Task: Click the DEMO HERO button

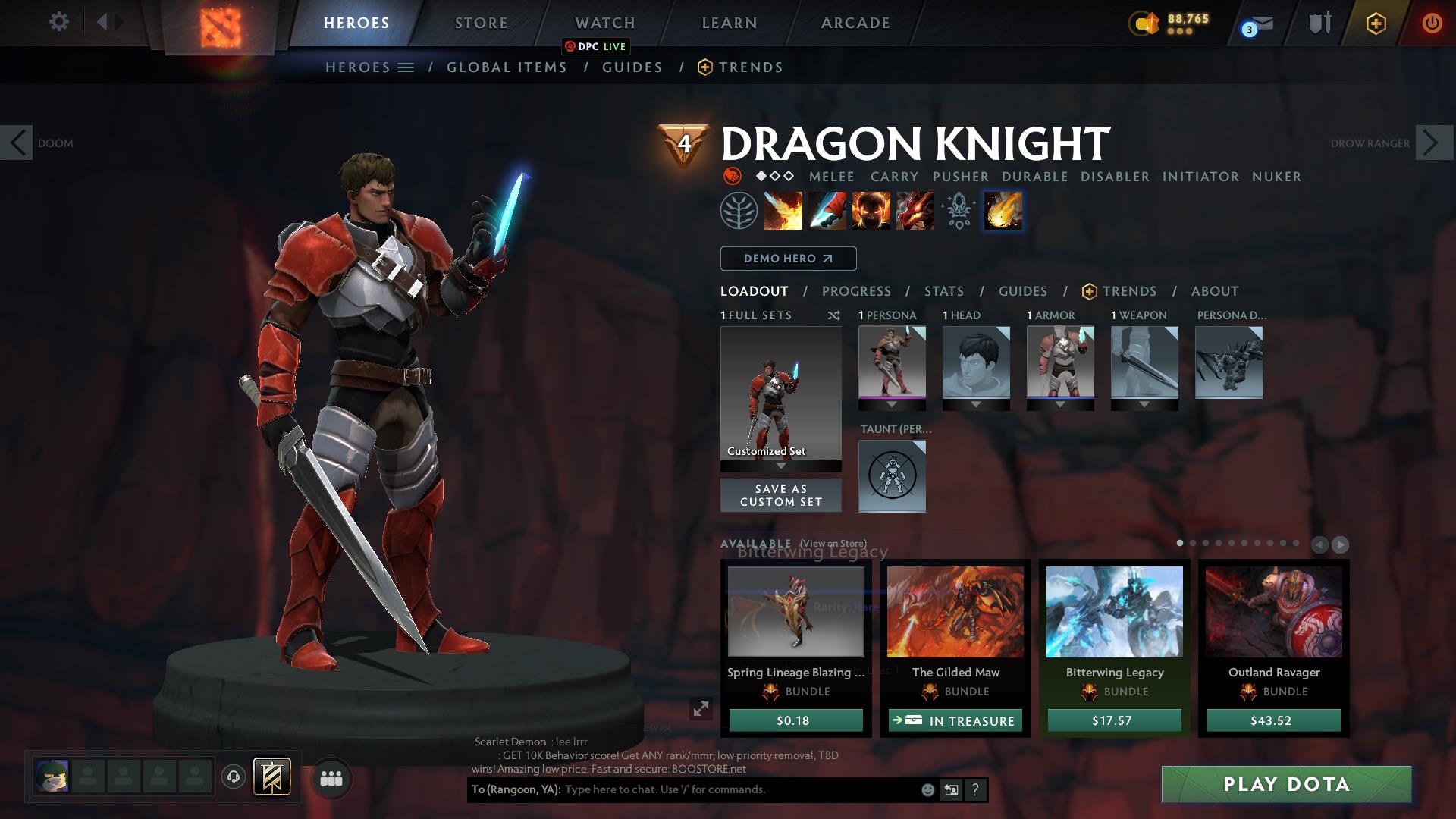Action: (788, 259)
